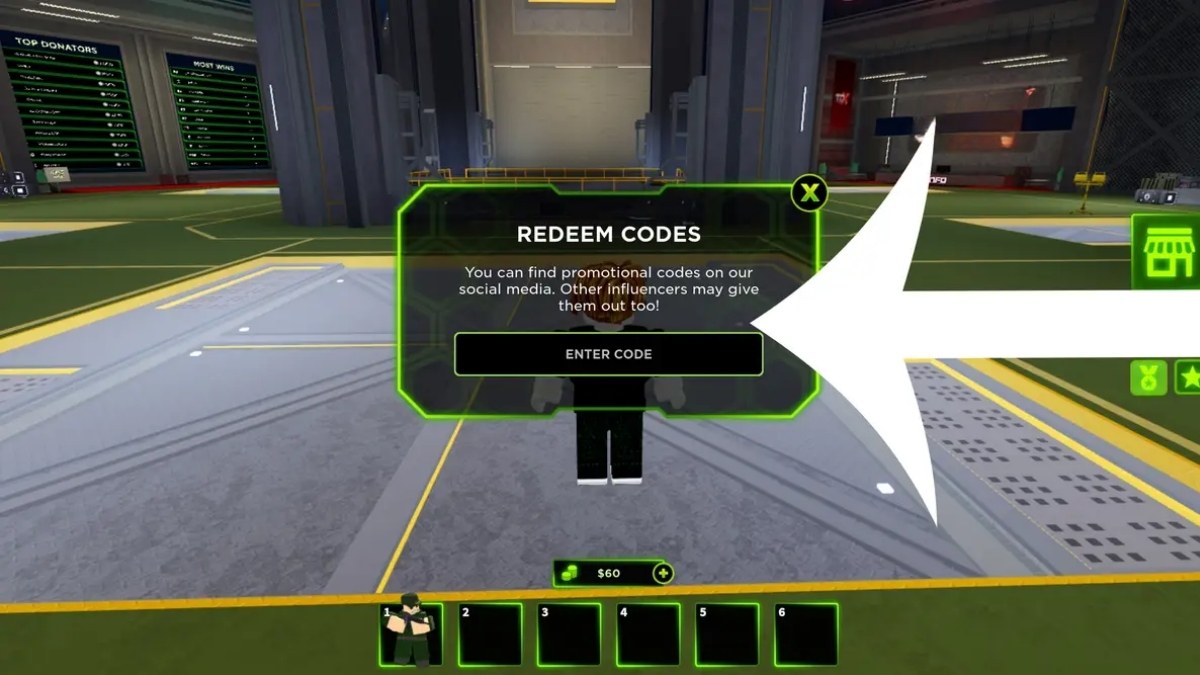Click the Enter Code input field

click(608, 354)
